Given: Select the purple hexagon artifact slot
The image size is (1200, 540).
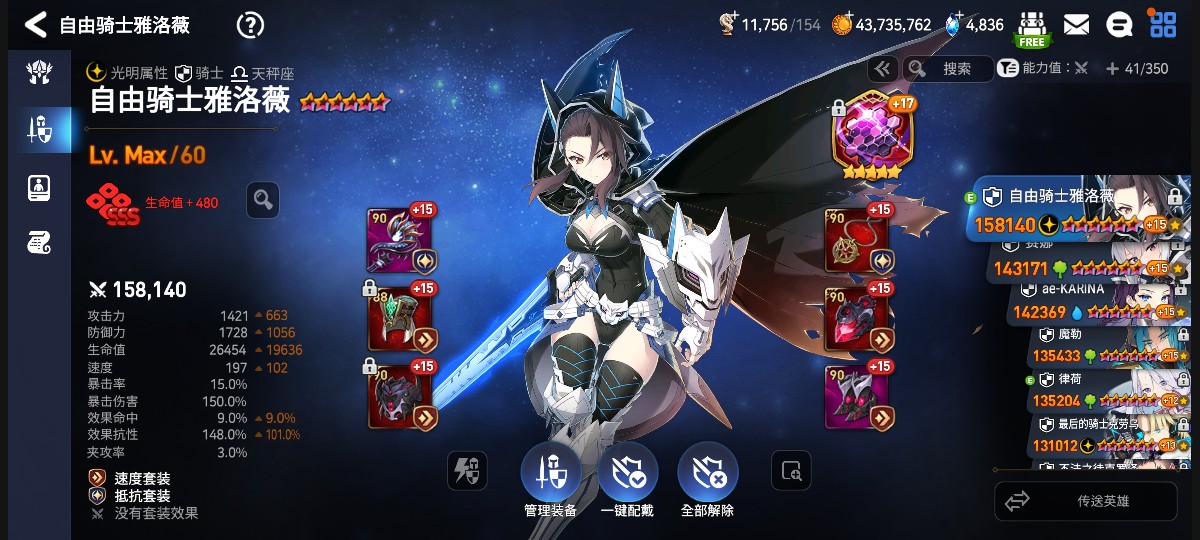Looking at the screenshot, I should (x=873, y=136).
